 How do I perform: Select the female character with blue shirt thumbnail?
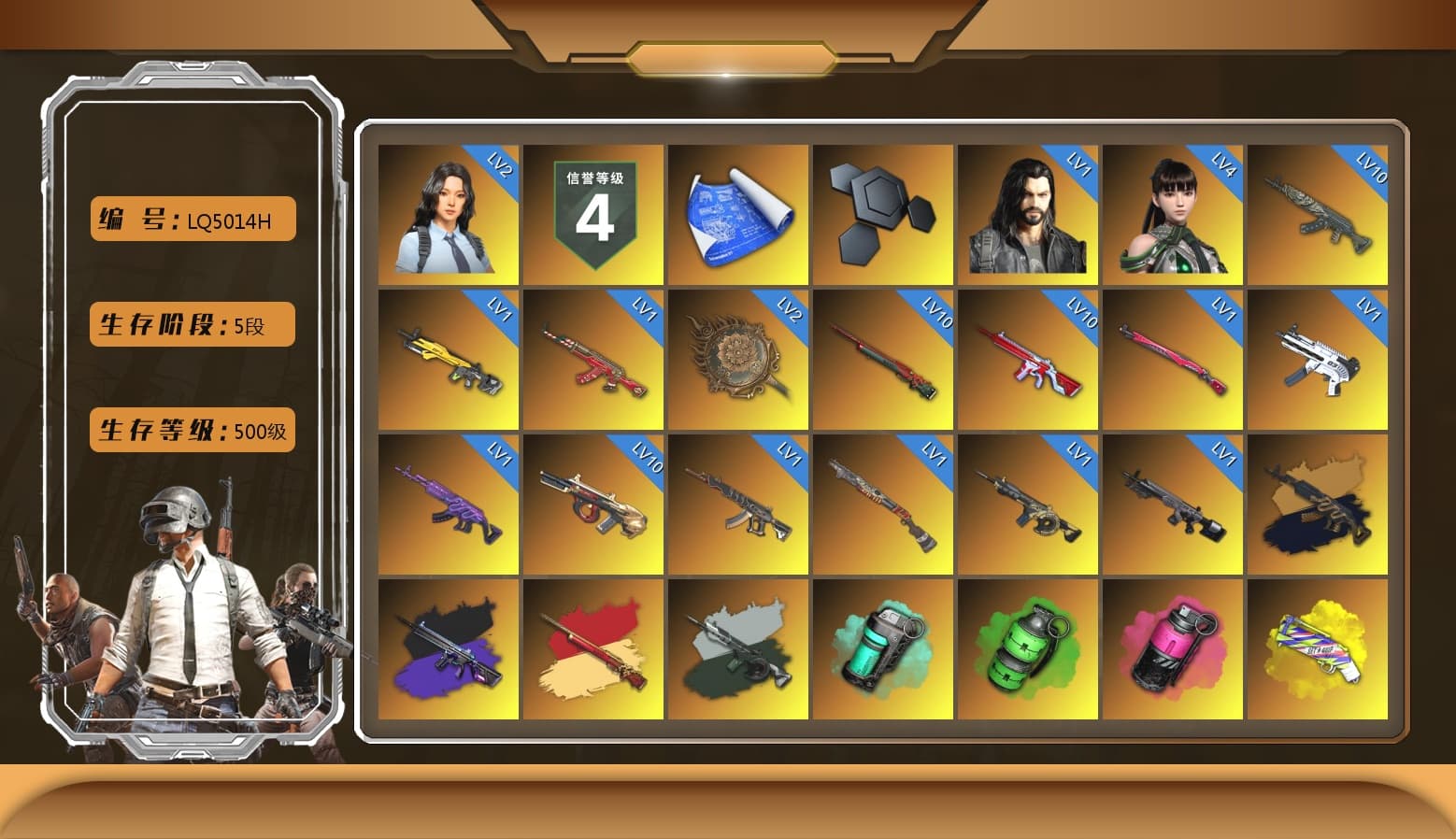(449, 213)
